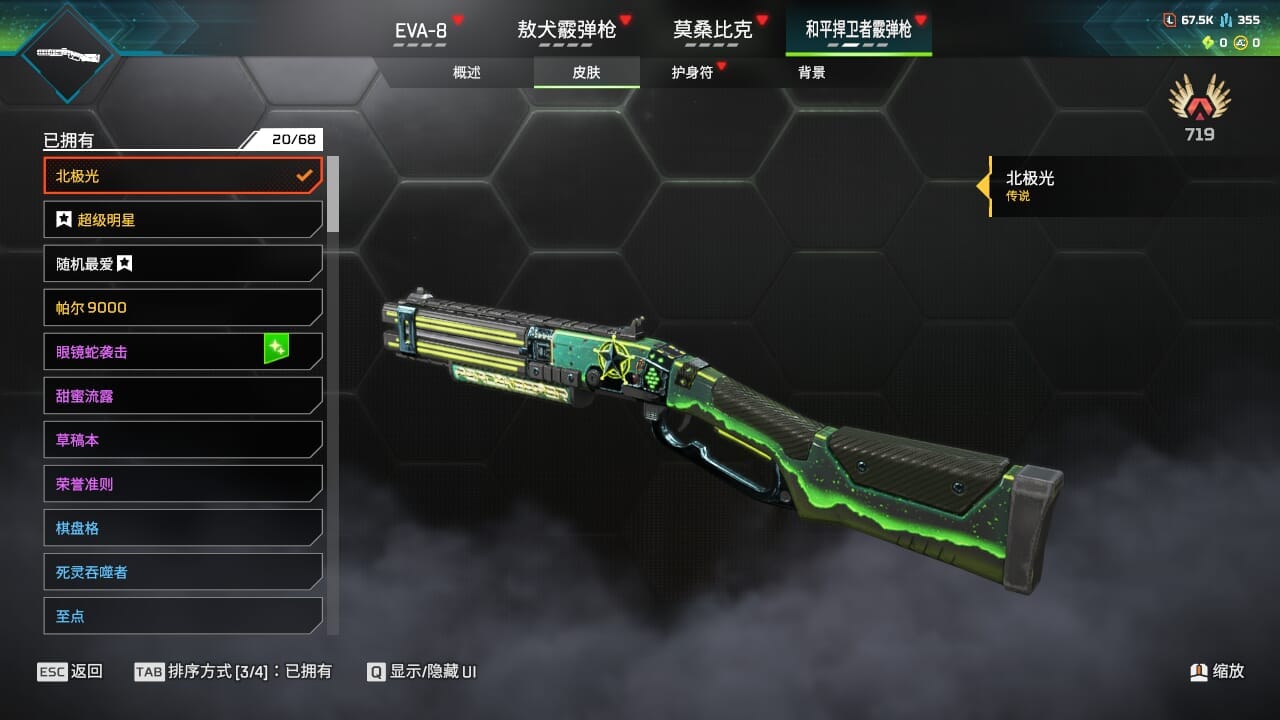The image size is (1280, 720).
Task: Switch to the 皮肤 skins tab
Action: pyautogui.click(x=586, y=73)
